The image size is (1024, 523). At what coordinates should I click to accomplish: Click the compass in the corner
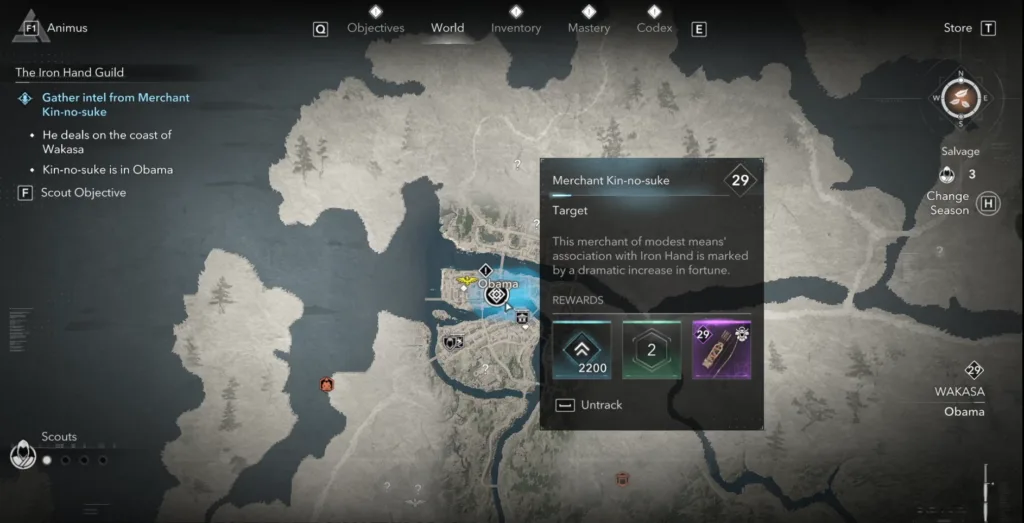960,98
